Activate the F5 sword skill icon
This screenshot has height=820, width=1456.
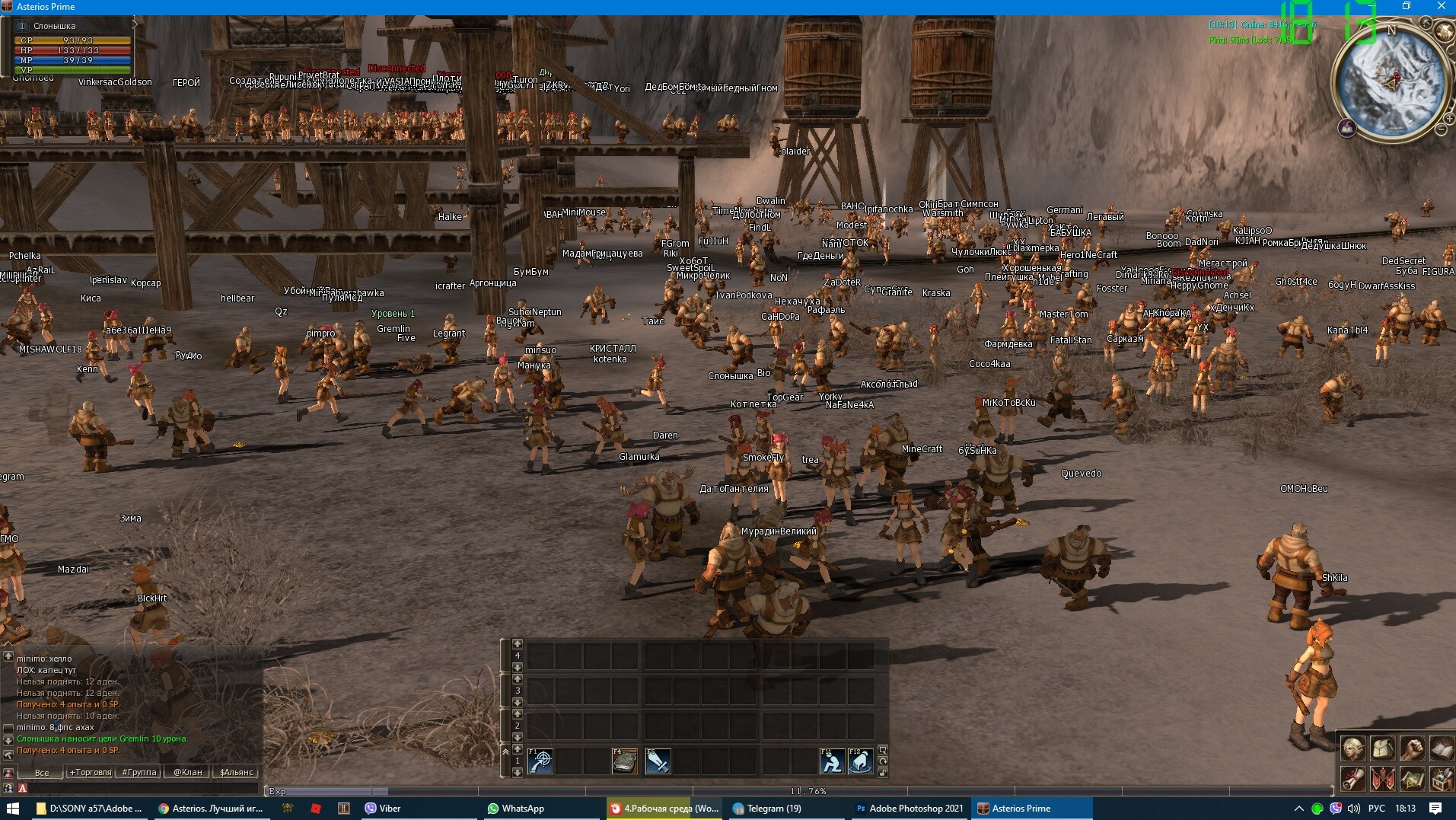pyautogui.click(x=658, y=761)
